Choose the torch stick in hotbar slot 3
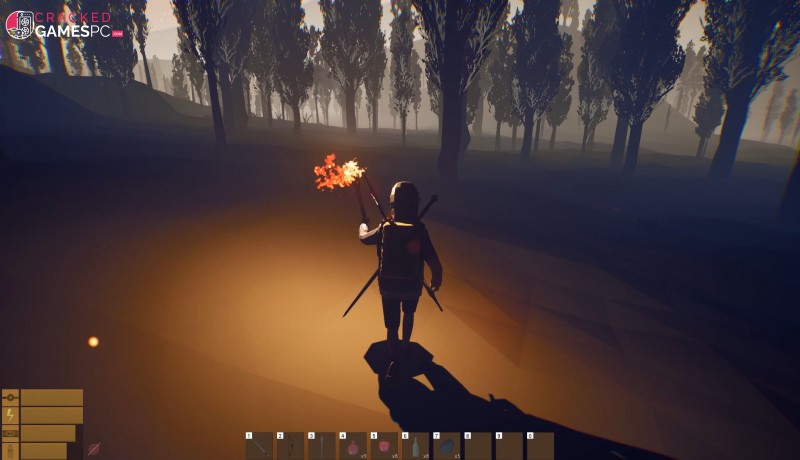The width and height of the screenshot is (800, 460). pyautogui.click(x=322, y=447)
